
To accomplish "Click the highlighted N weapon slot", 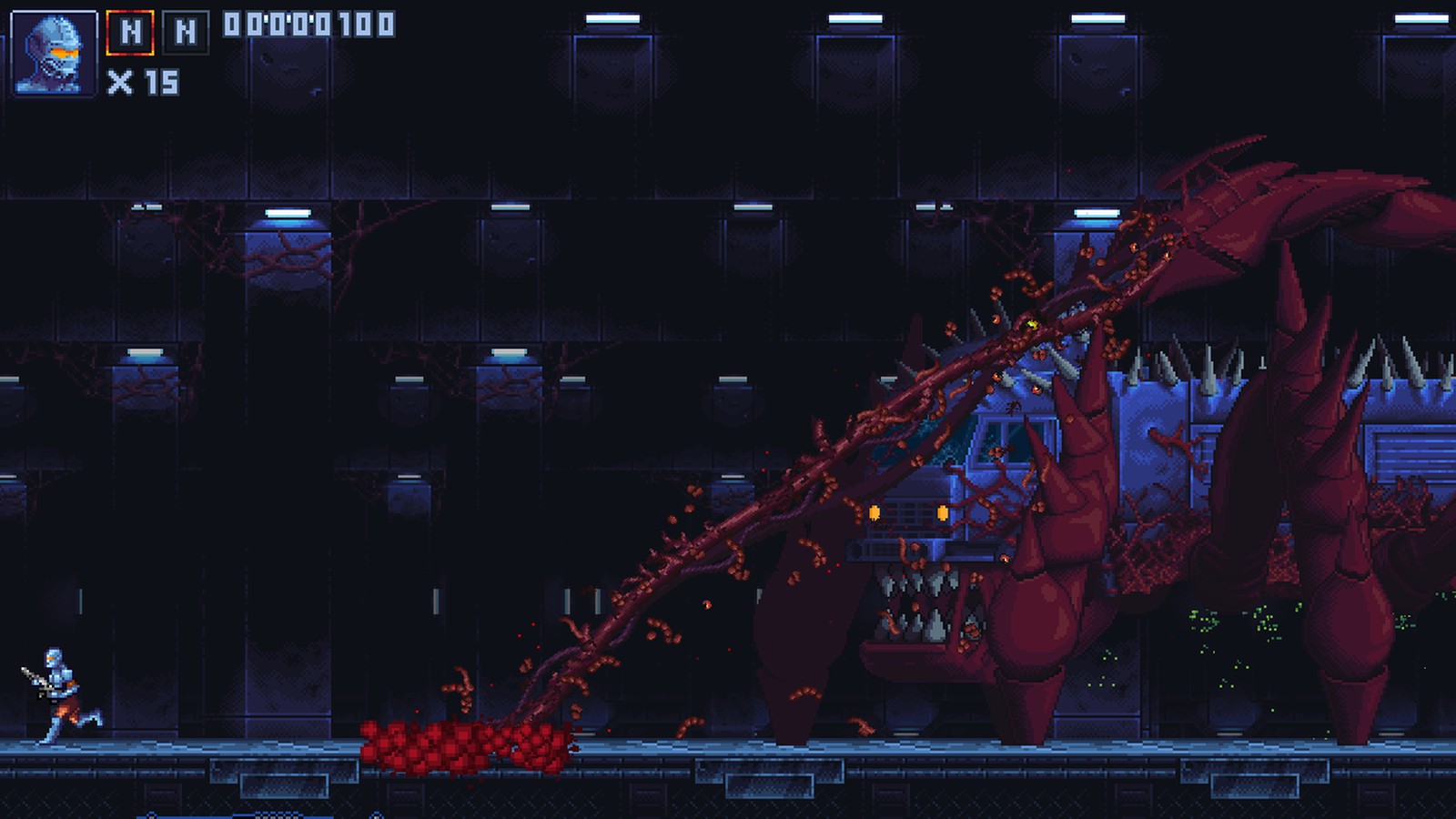I will (129, 30).
